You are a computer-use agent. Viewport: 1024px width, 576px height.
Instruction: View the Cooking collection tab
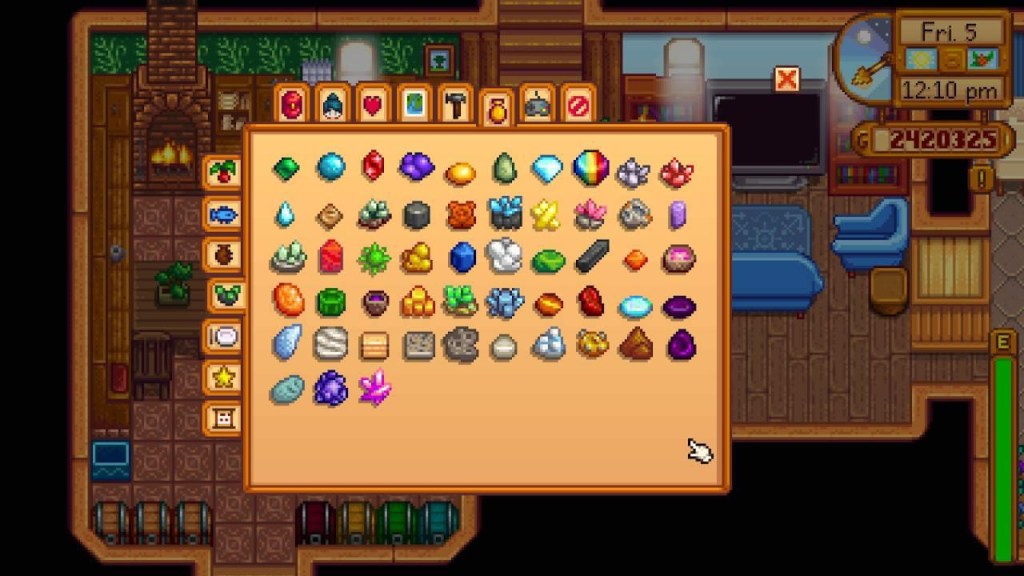223,336
